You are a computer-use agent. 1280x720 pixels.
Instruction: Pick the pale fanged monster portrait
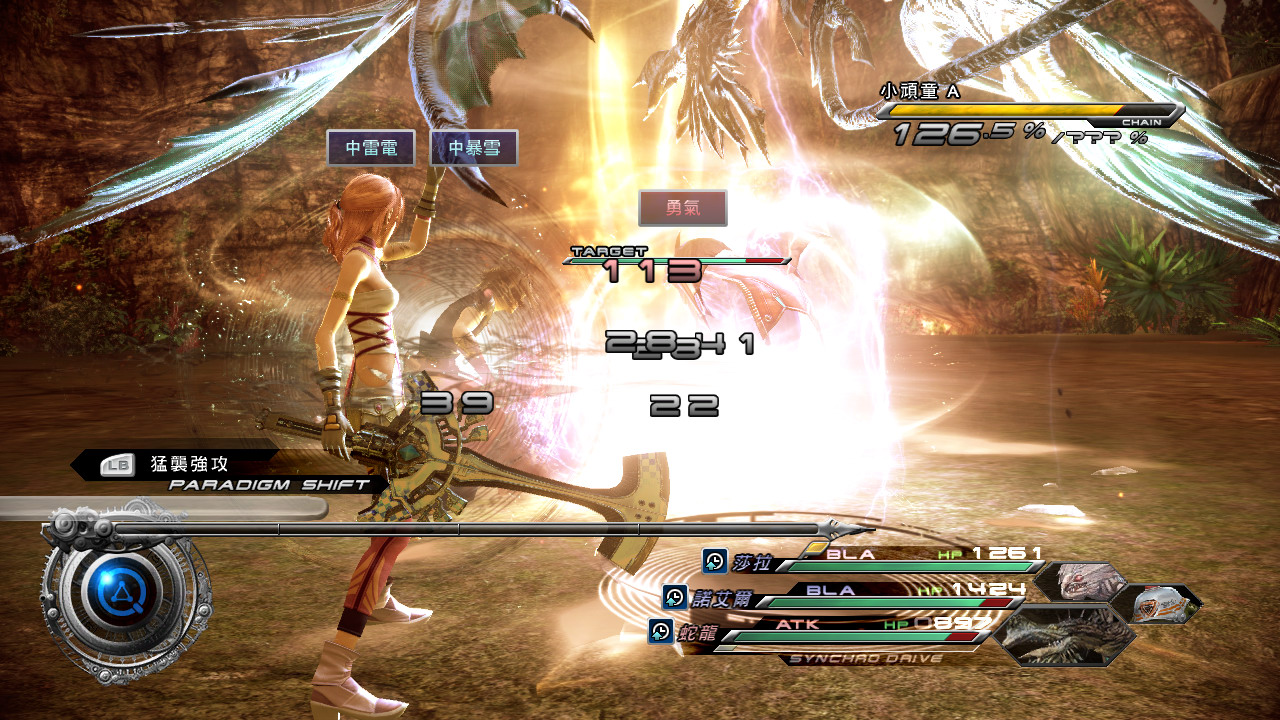point(1080,581)
